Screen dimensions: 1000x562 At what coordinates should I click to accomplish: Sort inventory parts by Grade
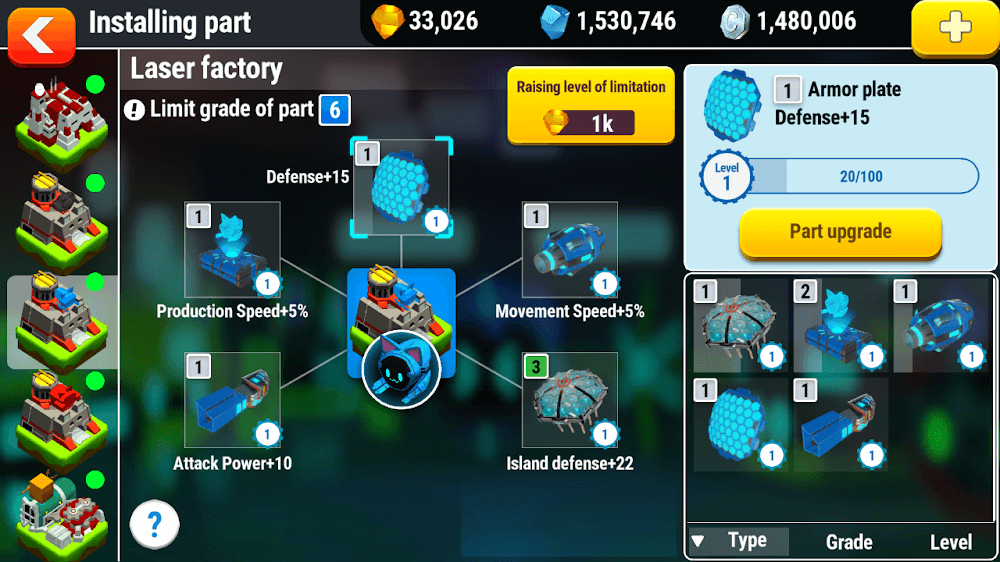[x=848, y=541]
